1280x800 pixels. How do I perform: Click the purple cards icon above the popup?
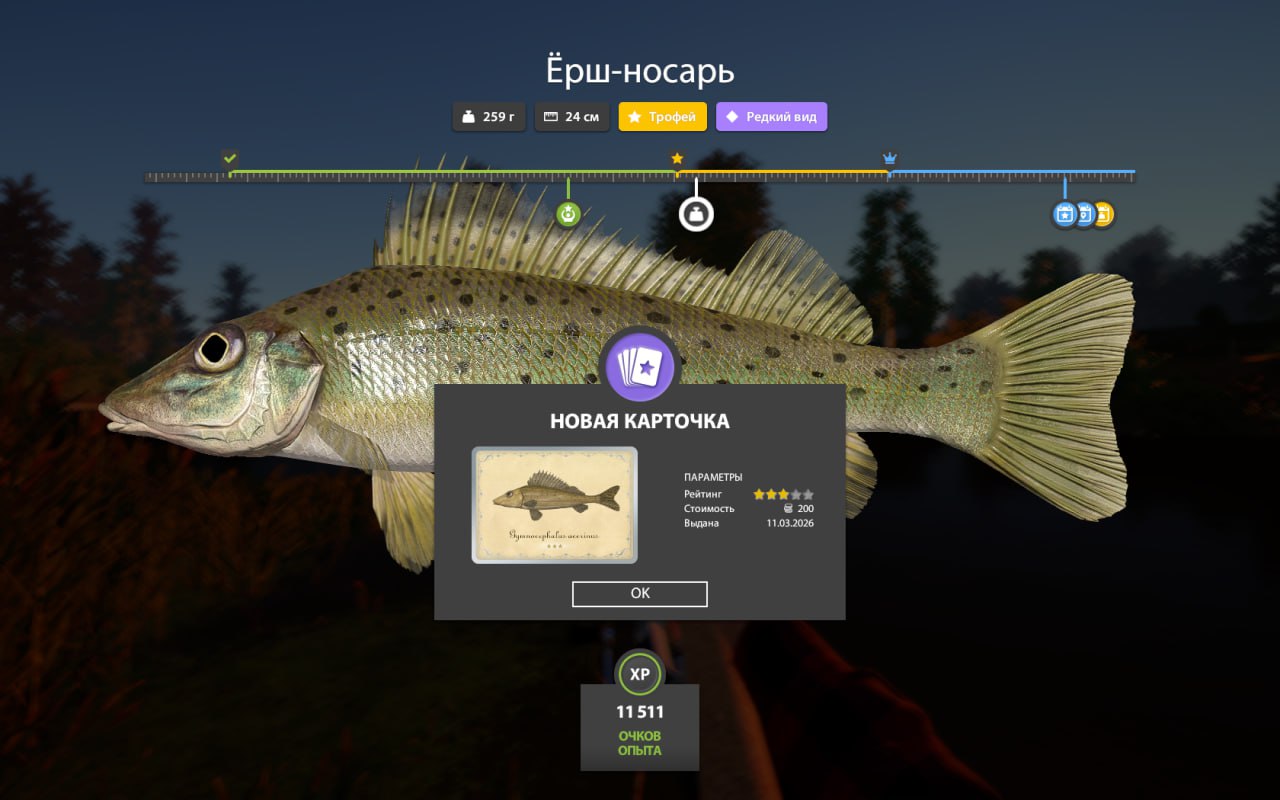coord(640,366)
